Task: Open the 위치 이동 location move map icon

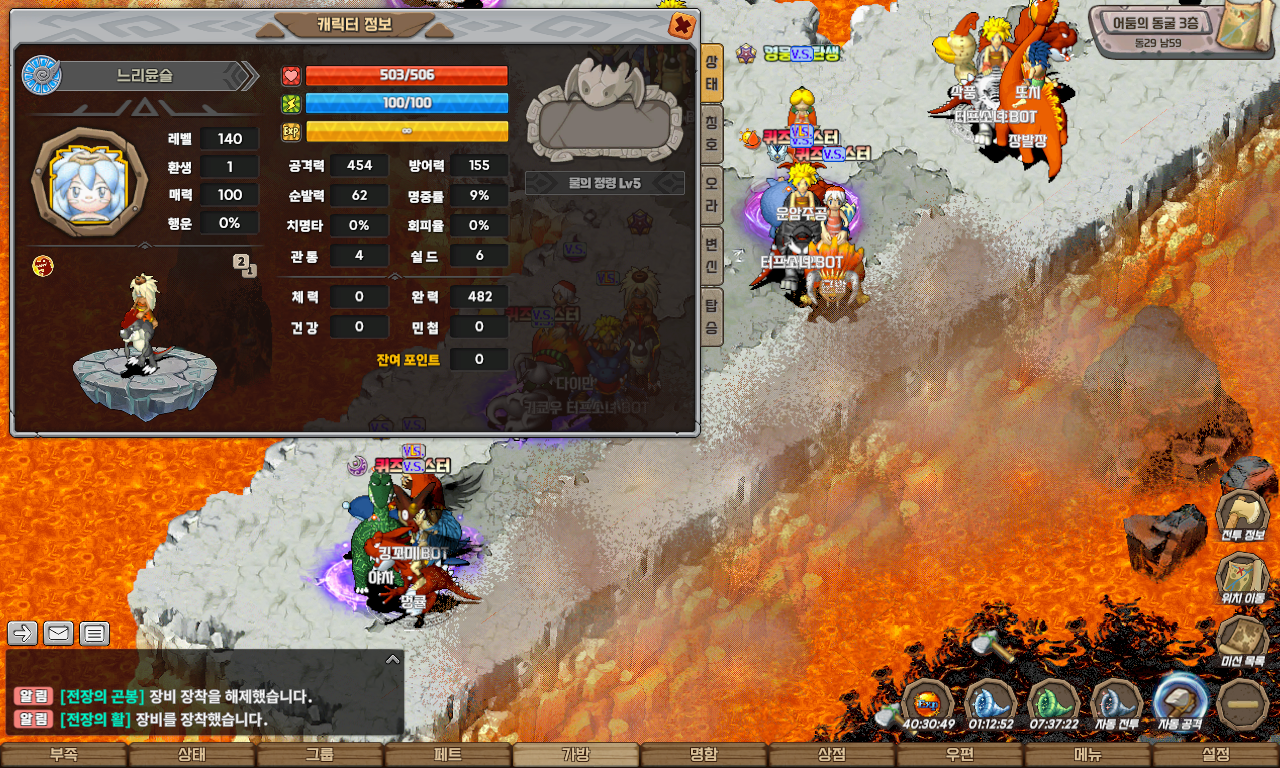Action: point(1242,577)
